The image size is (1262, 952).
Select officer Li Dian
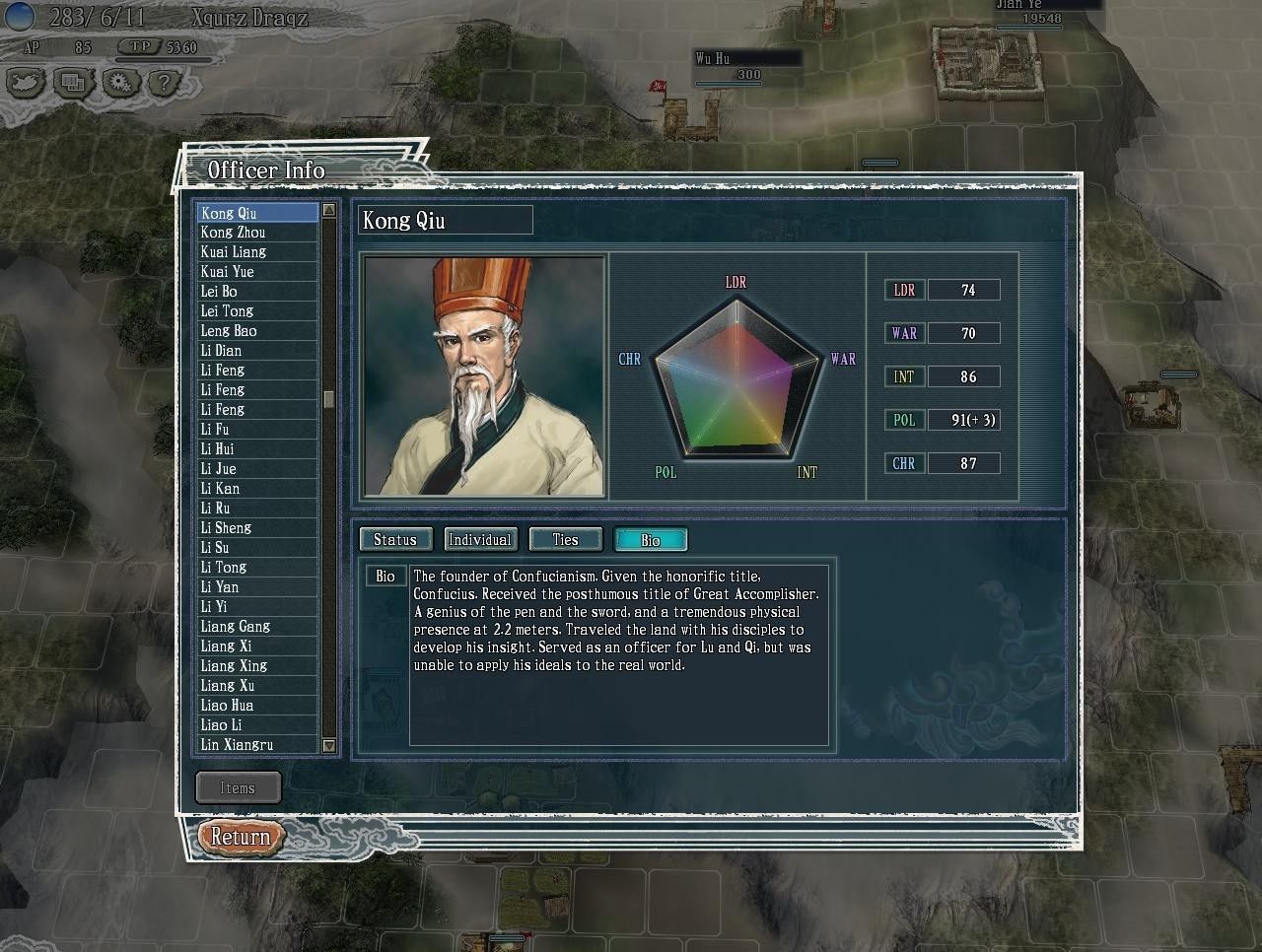coord(222,351)
